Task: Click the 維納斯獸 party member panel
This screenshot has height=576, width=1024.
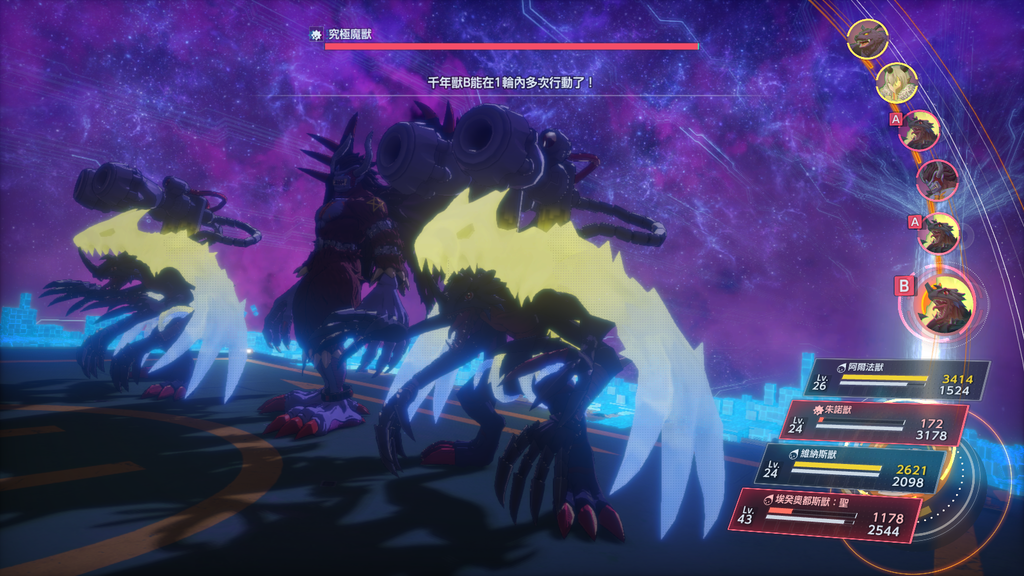Action: point(850,467)
